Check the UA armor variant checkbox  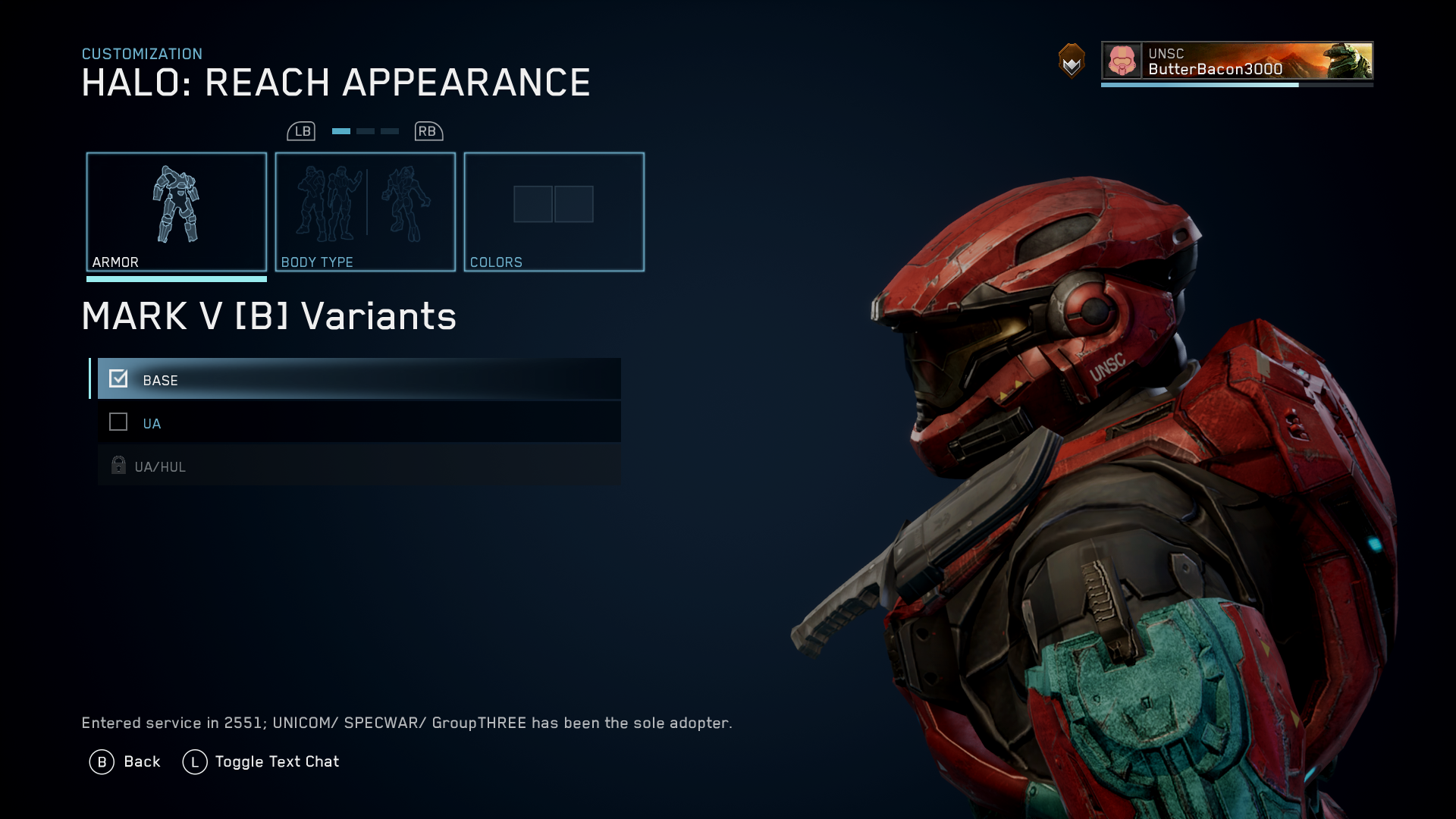(118, 422)
